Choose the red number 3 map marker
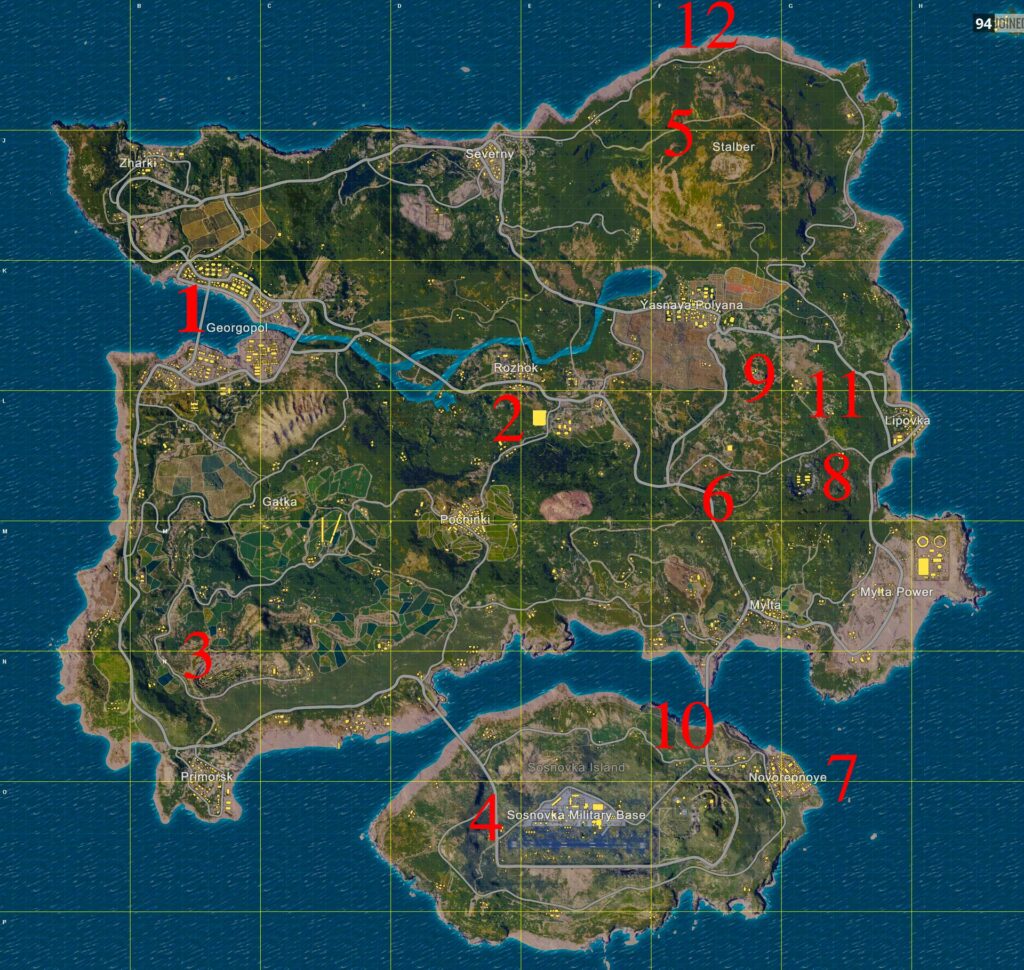The height and width of the screenshot is (970, 1024). (x=198, y=659)
